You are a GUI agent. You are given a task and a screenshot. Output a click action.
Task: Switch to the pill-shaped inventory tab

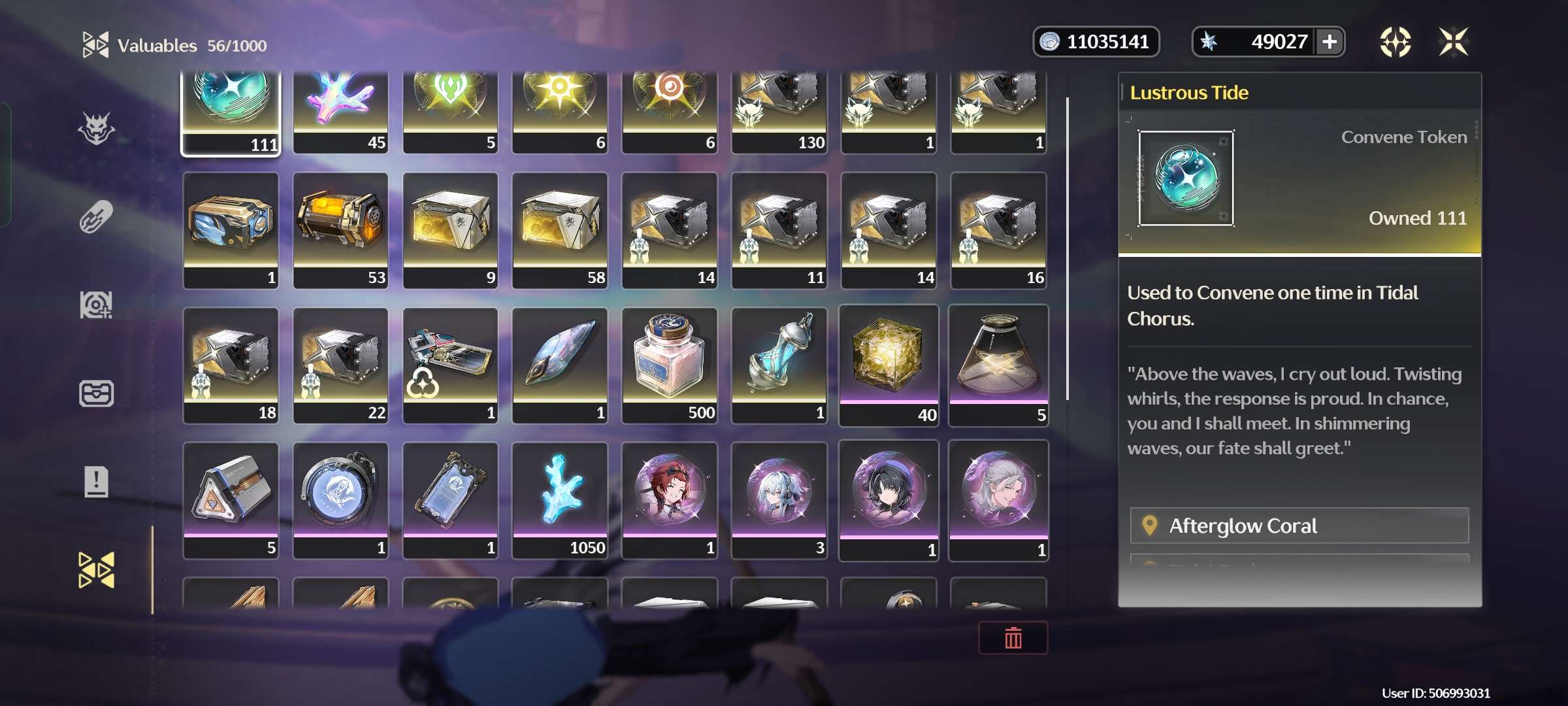coord(96,217)
